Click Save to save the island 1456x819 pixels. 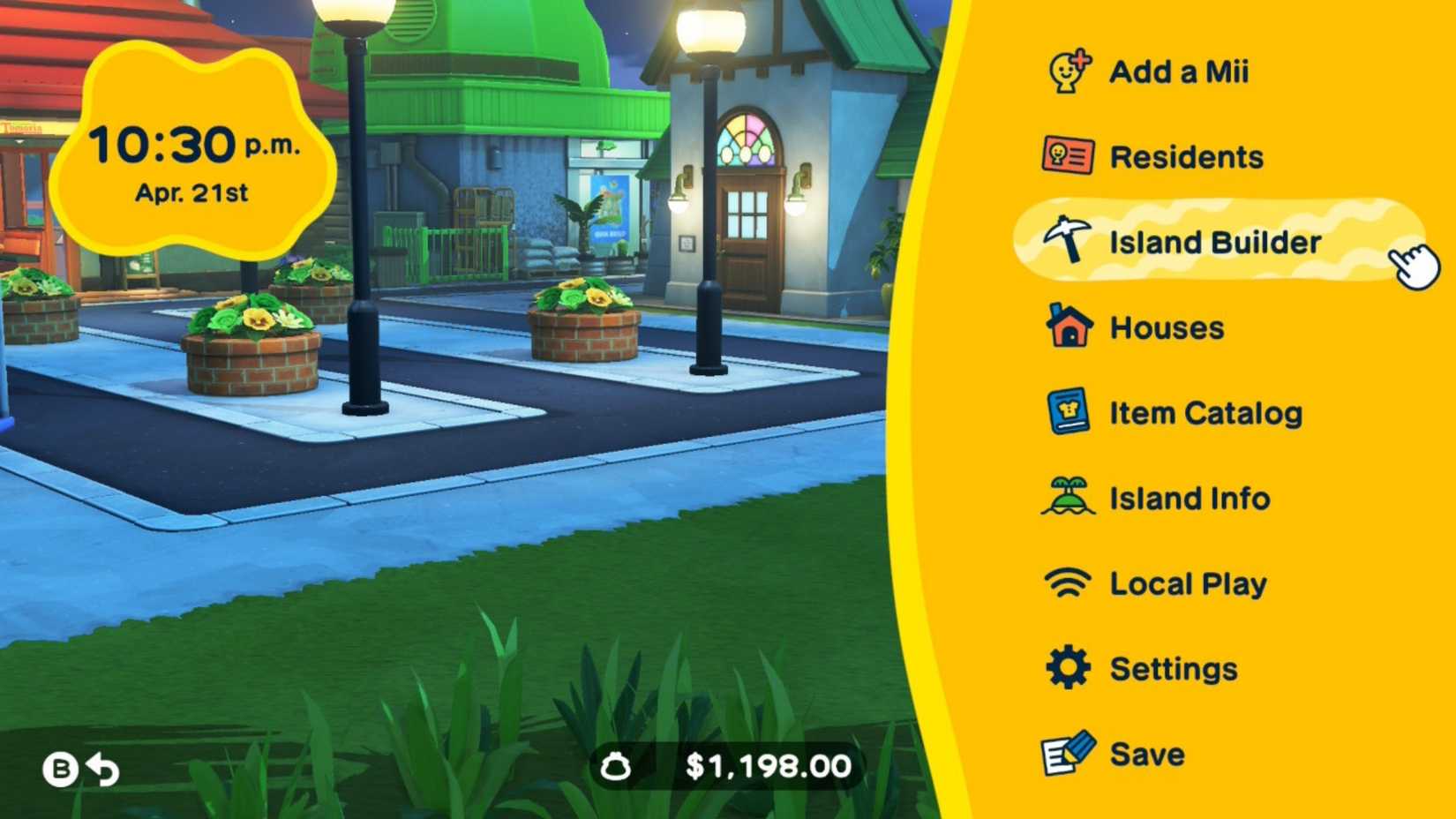[1146, 753]
